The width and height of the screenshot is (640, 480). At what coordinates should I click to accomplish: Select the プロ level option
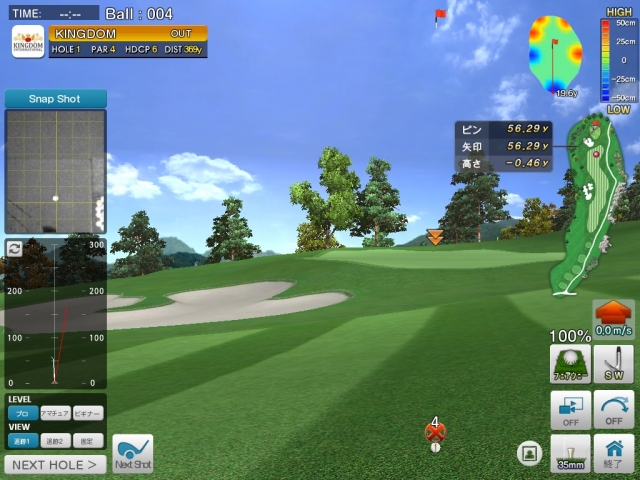[x=22, y=413]
